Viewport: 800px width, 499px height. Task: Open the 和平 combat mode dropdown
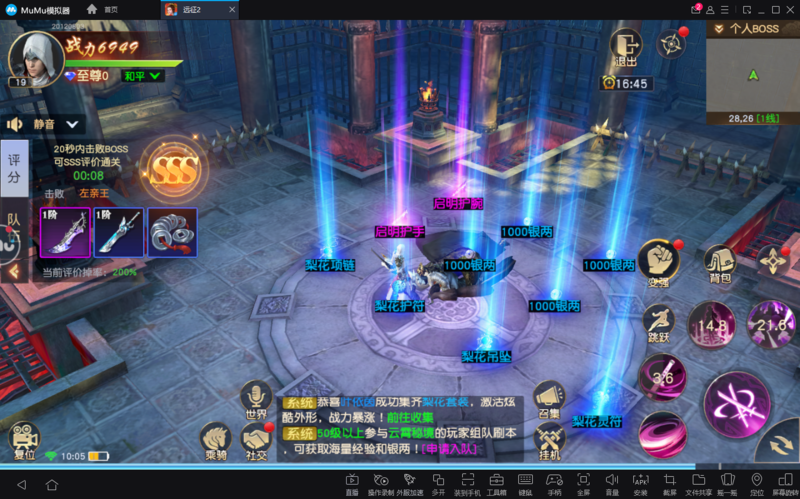[x=142, y=76]
